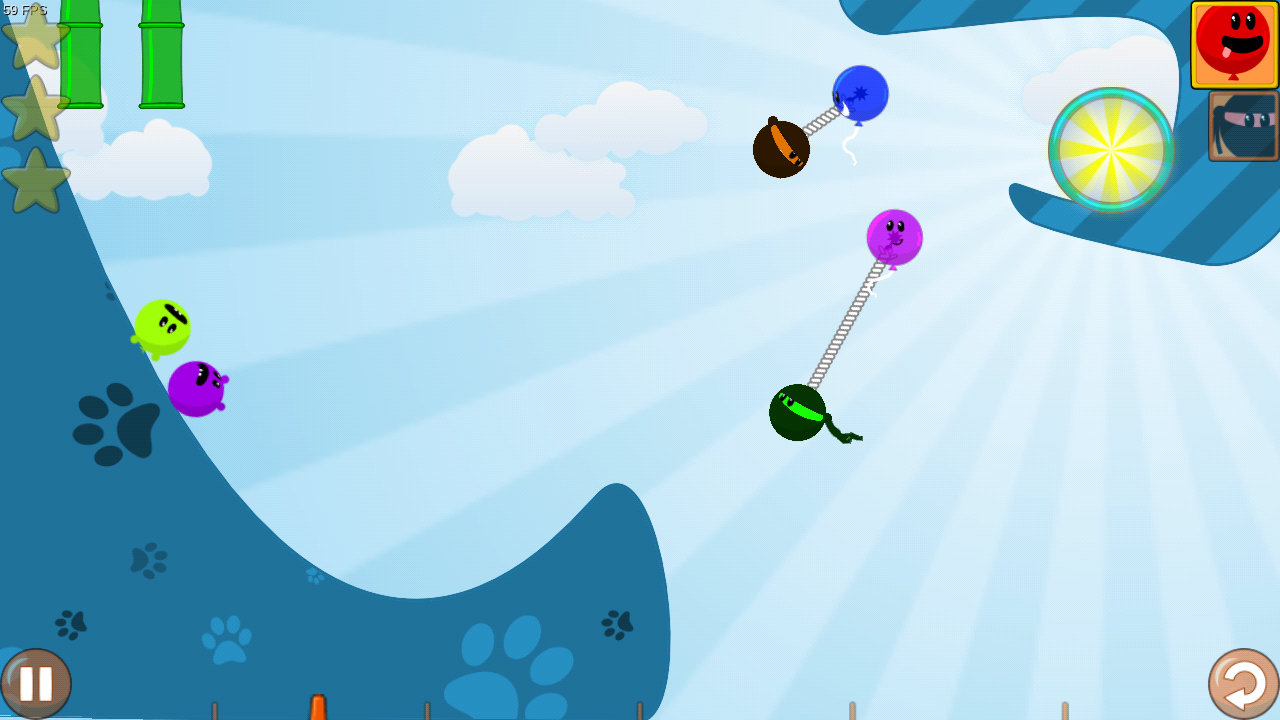Select the brown ninja ball near the blue balloon
The height and width of the screenshot is (720, 1280).
click(782, 146)
